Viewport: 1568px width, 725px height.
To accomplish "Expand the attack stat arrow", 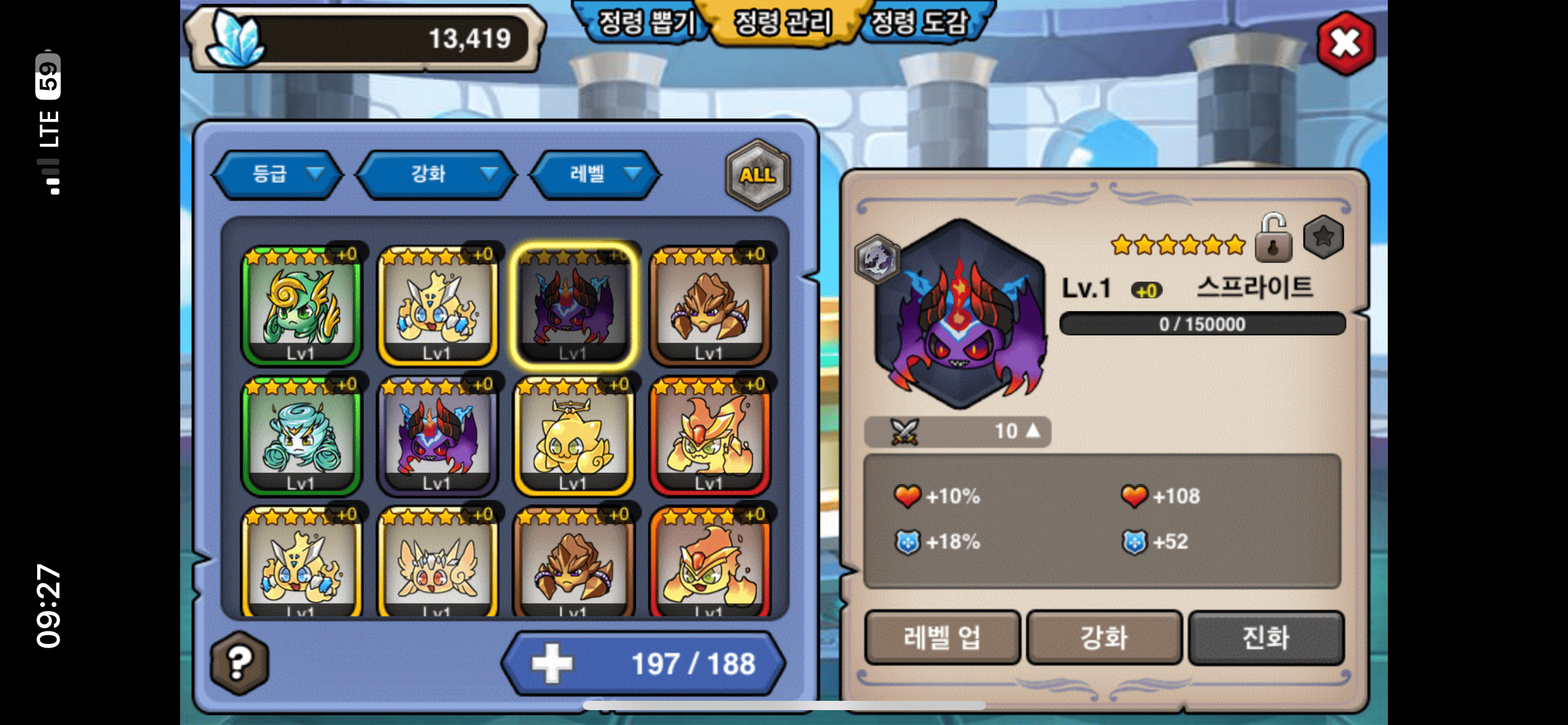I will point(1032,431).
